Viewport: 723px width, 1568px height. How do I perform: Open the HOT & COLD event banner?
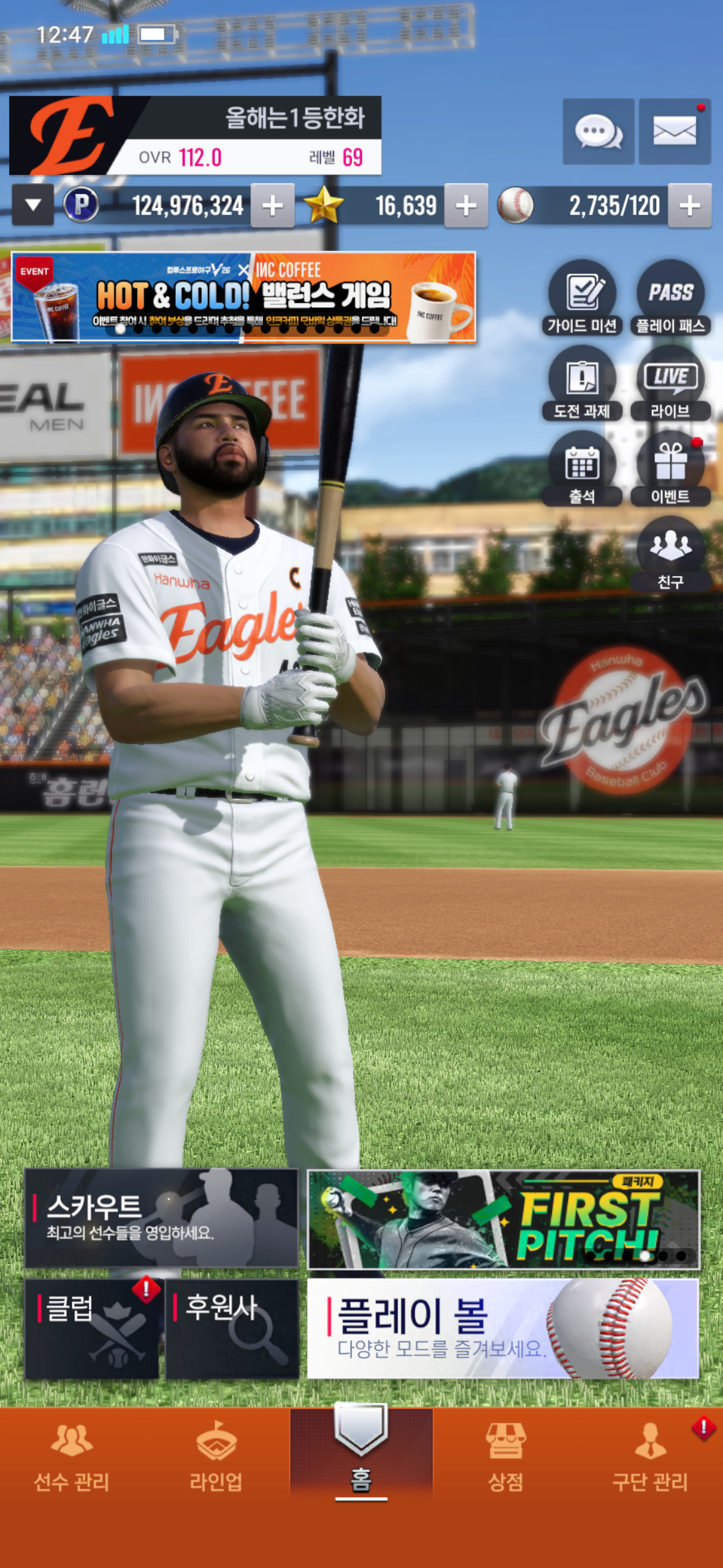(243, 297)
